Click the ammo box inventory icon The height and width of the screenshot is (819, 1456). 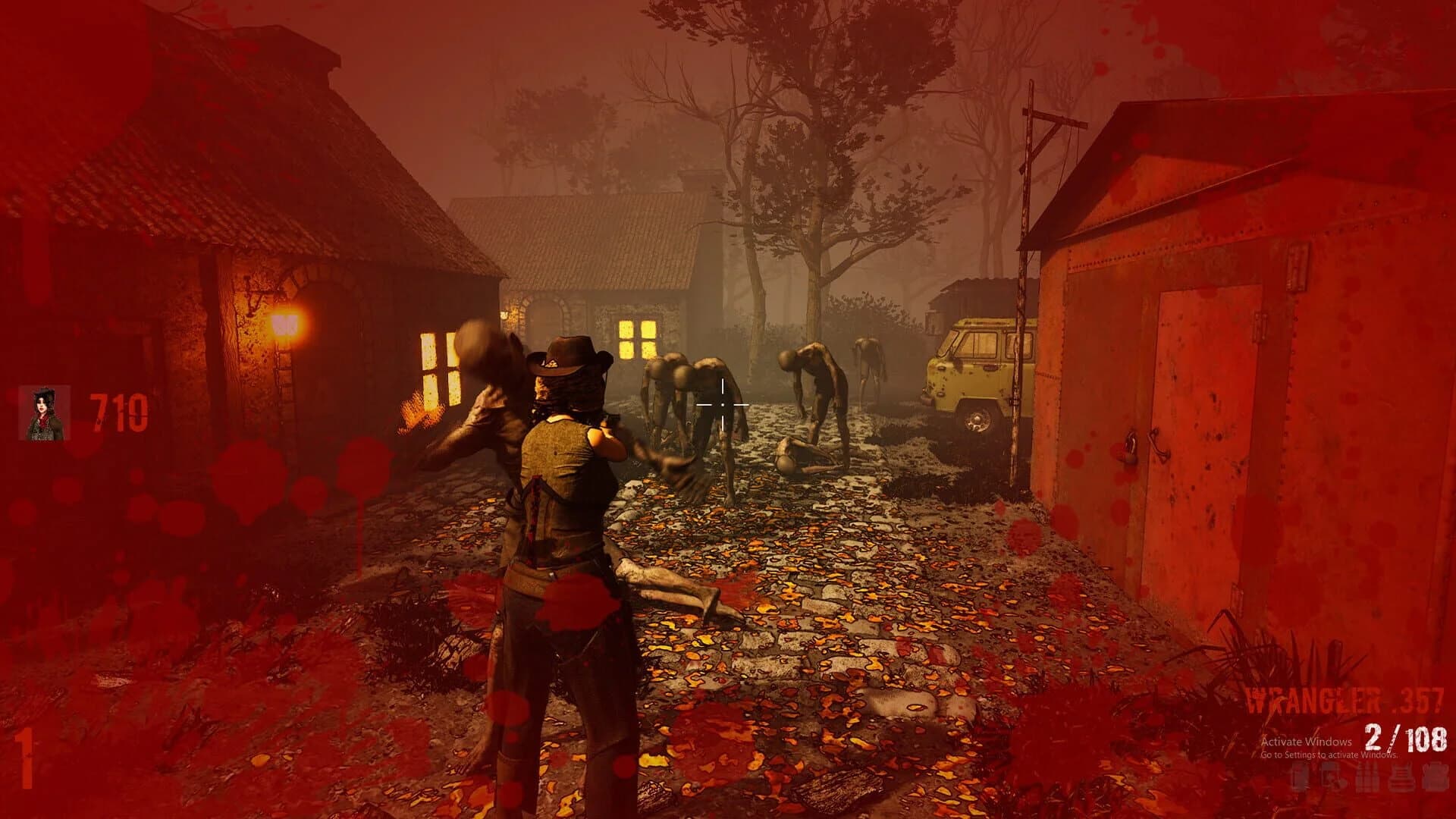click(1369, 775)
